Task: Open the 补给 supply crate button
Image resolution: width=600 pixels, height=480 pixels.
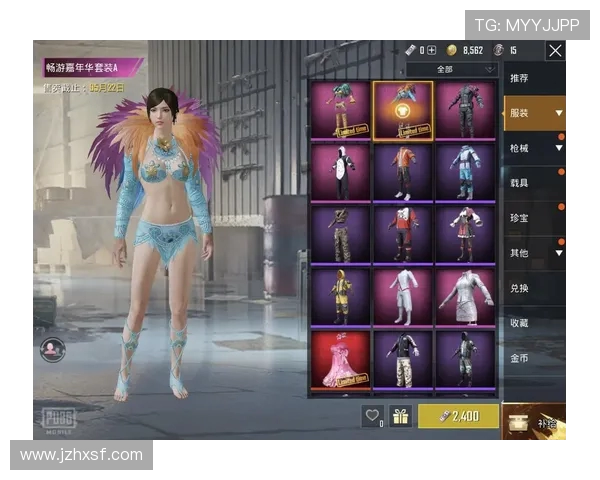Action: (534, 421)
